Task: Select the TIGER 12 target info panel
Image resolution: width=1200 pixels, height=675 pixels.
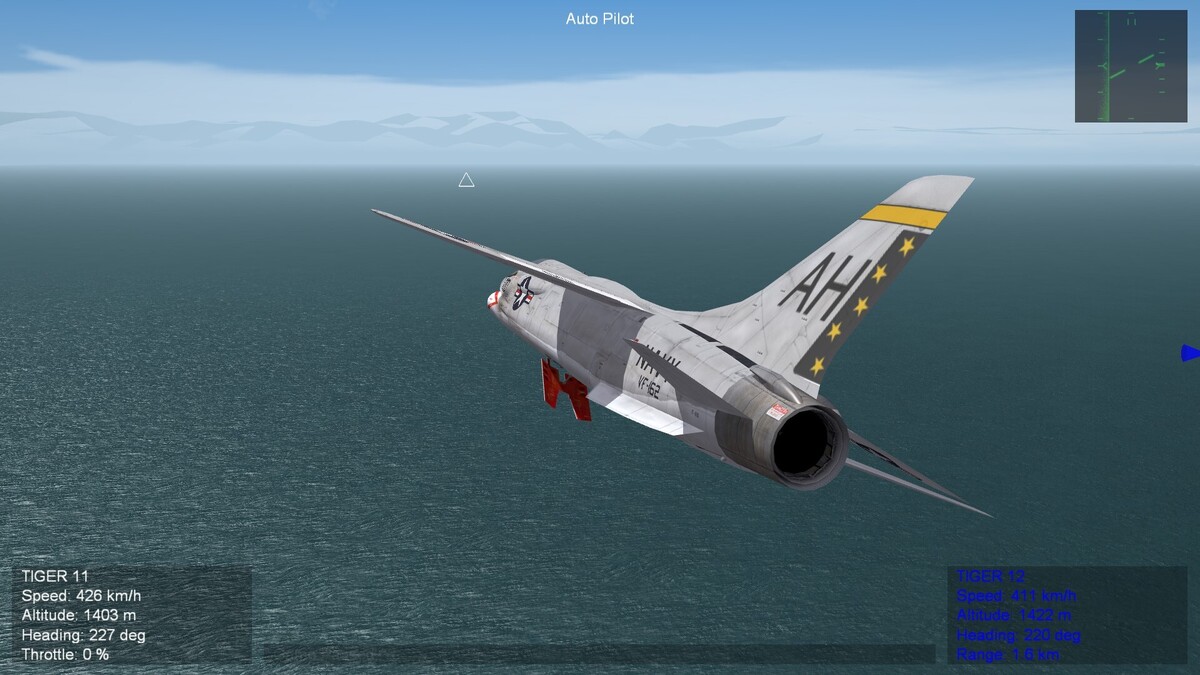Action: pyautogui.click(x=1067, y=614)
